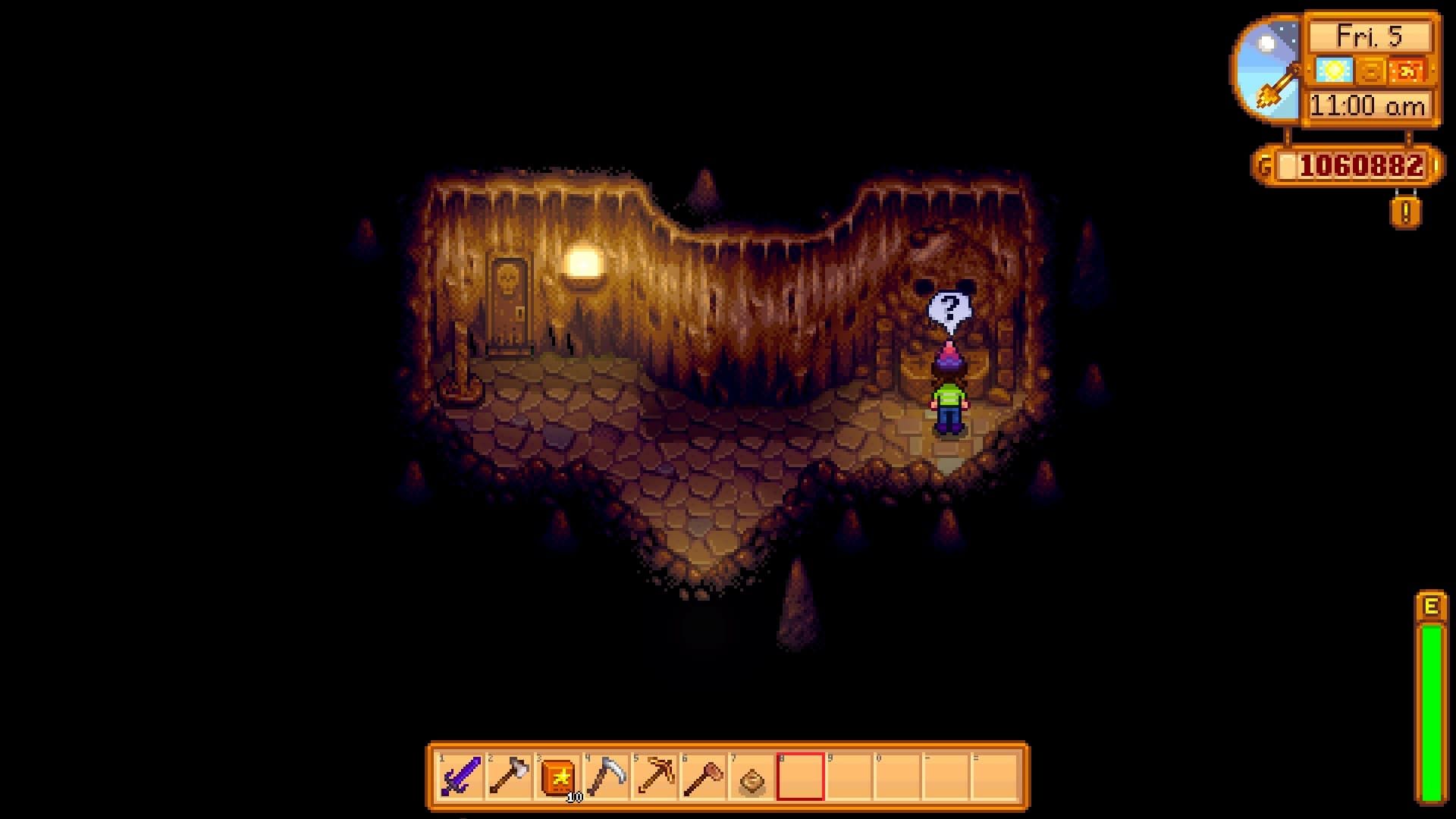
Task: Select the scythe in the toolbar
Action: point(606,777)
